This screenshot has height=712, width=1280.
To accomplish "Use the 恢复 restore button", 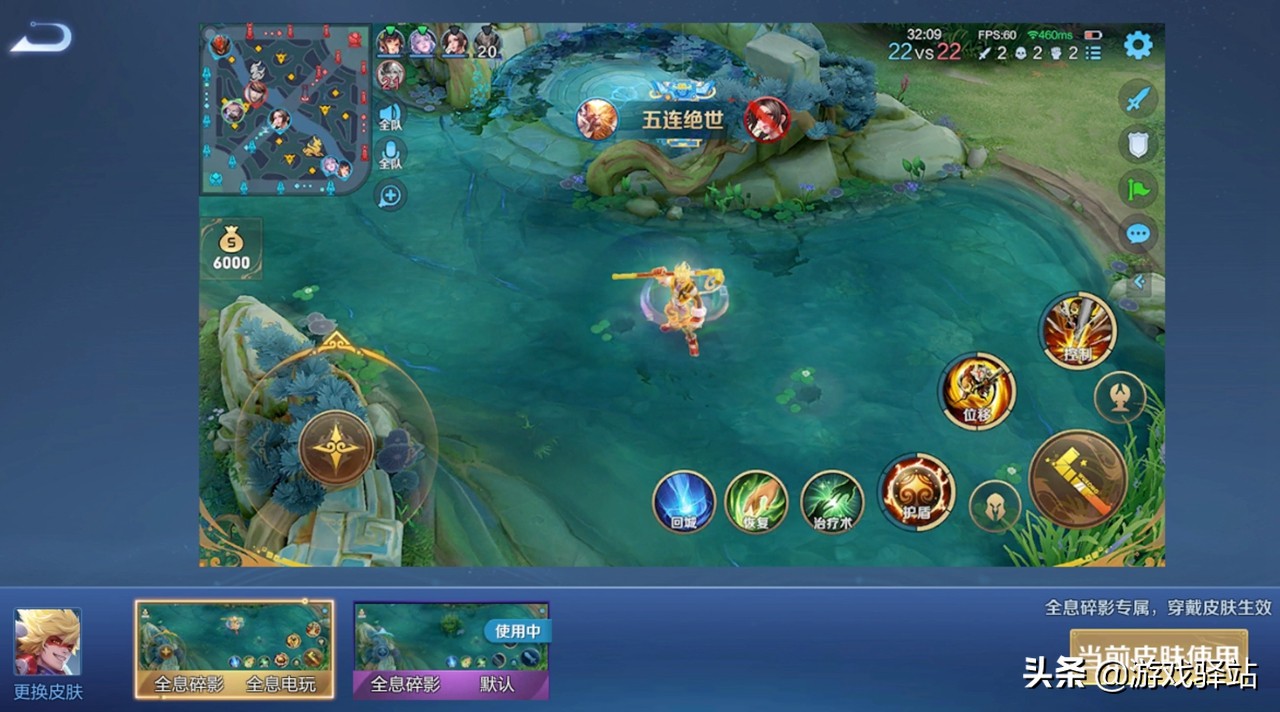I will click(756, 500).
